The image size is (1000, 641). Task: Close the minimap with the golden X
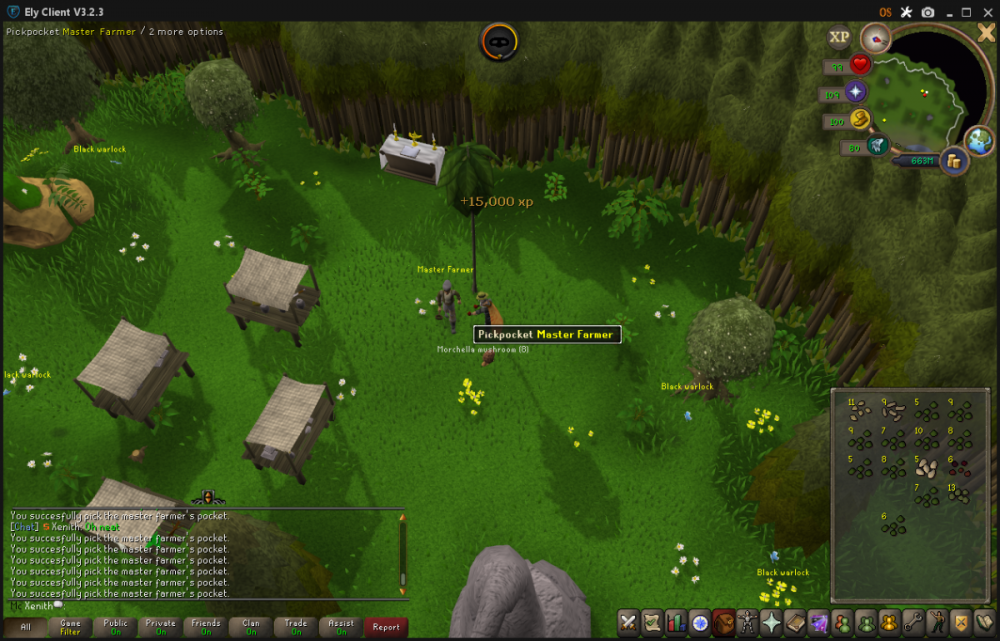[x=985, y=32]
